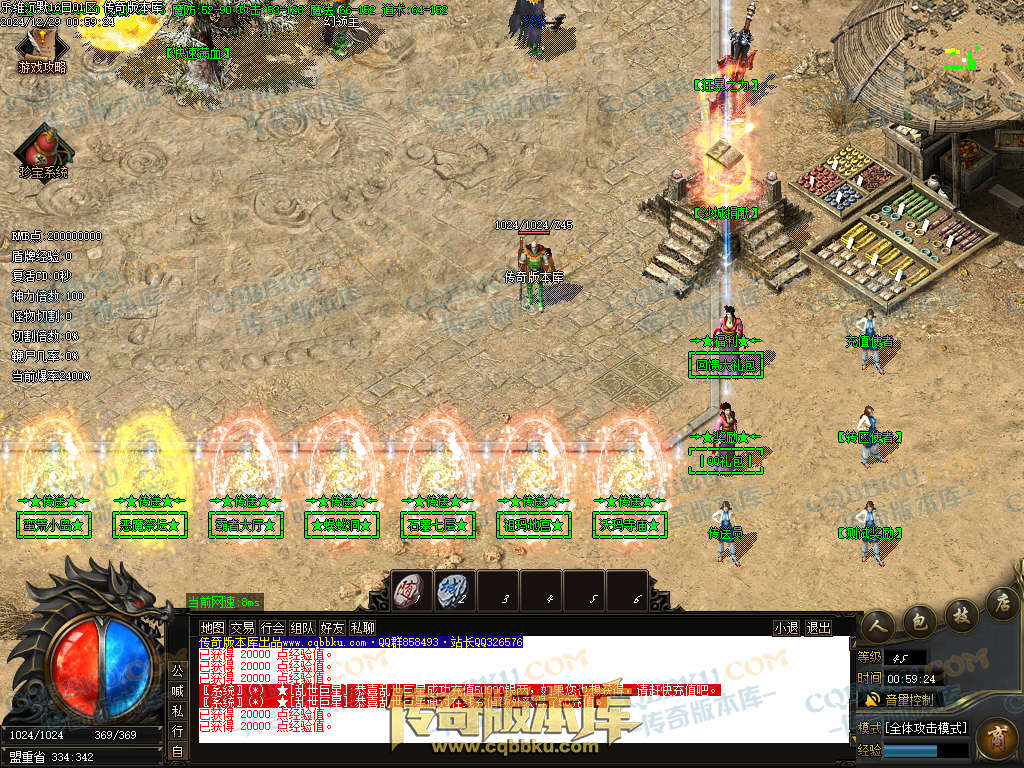Open the 商 store button in the corner

coord(996,741)
